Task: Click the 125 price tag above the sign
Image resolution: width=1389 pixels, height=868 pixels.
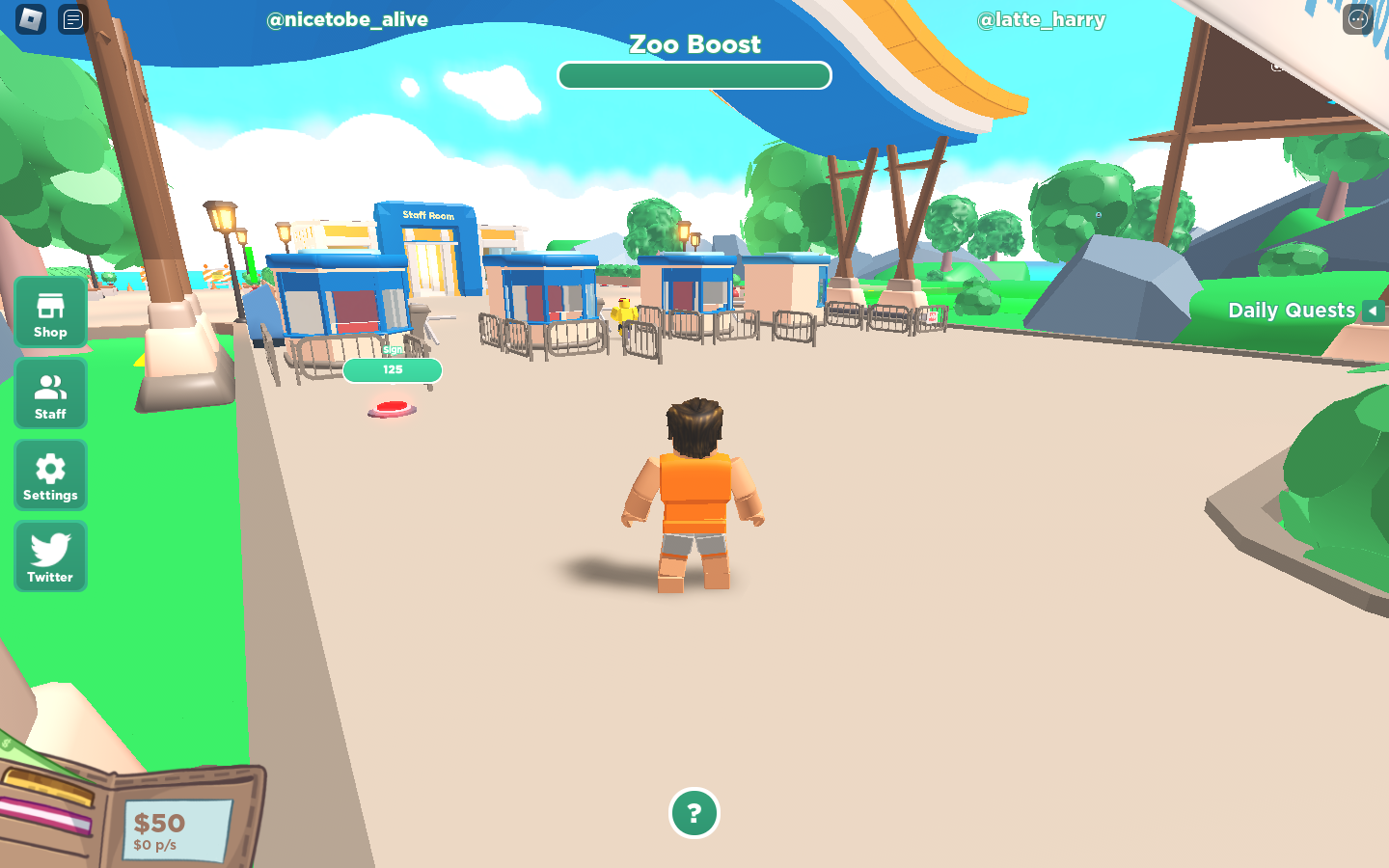Action: coord(393,370)
